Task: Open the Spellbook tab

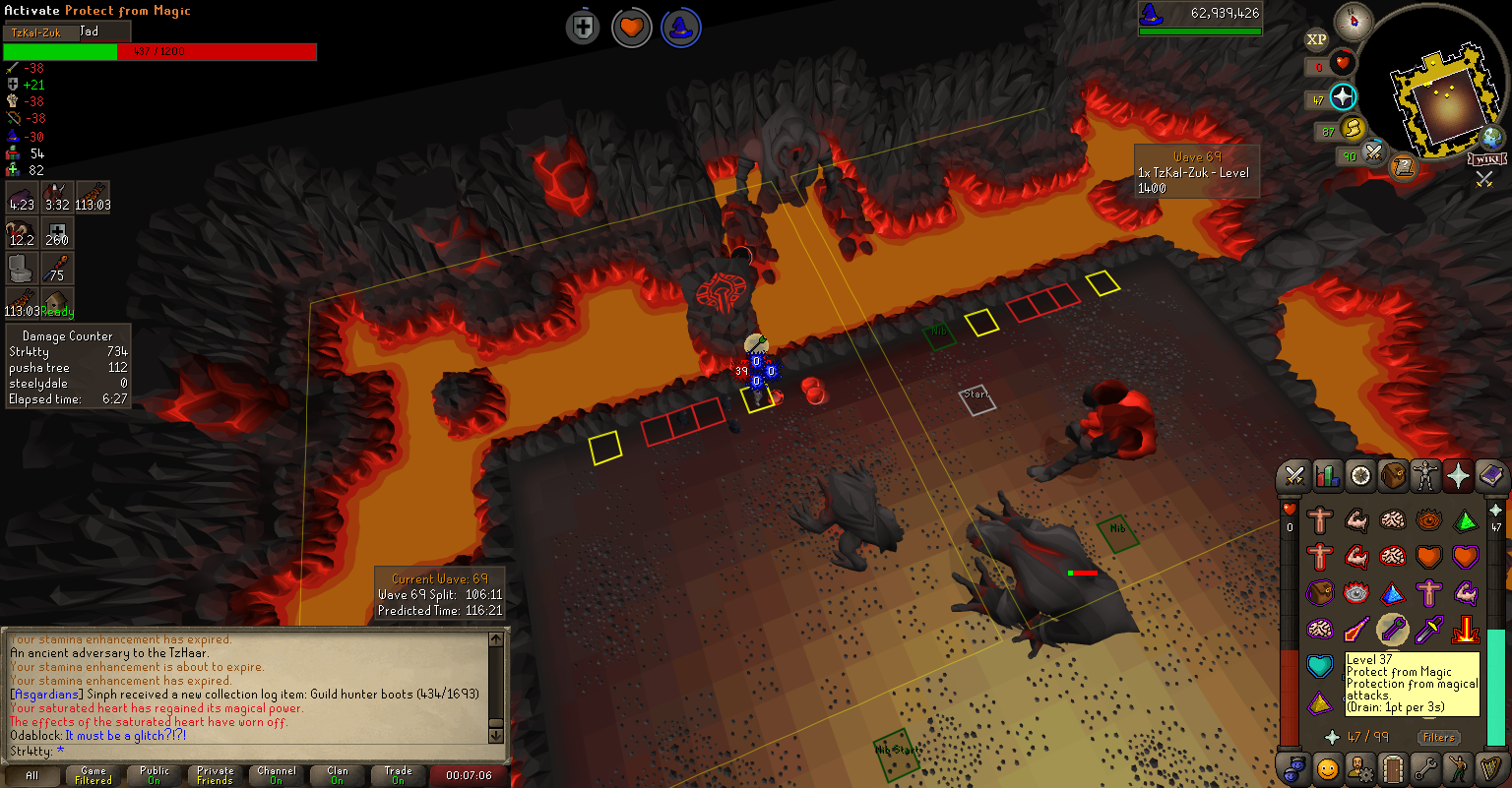Action: pos(1491,477)
